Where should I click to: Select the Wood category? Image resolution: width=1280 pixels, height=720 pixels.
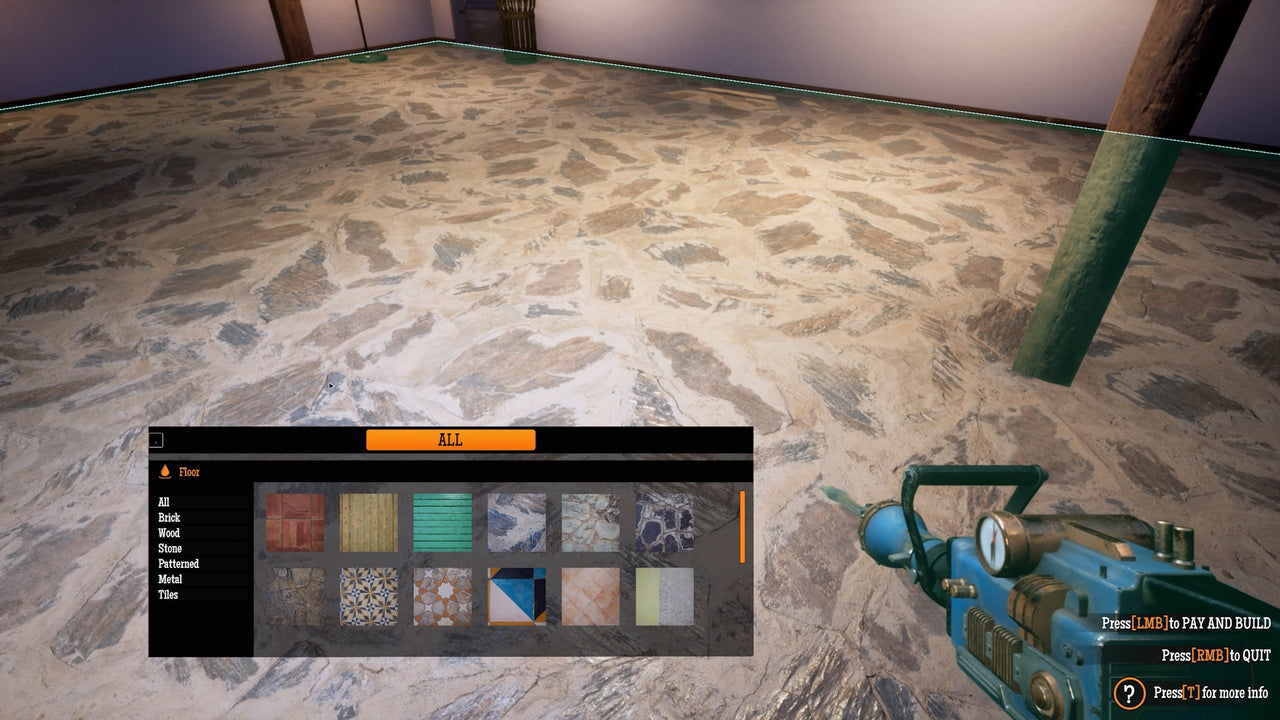point(168,533)
